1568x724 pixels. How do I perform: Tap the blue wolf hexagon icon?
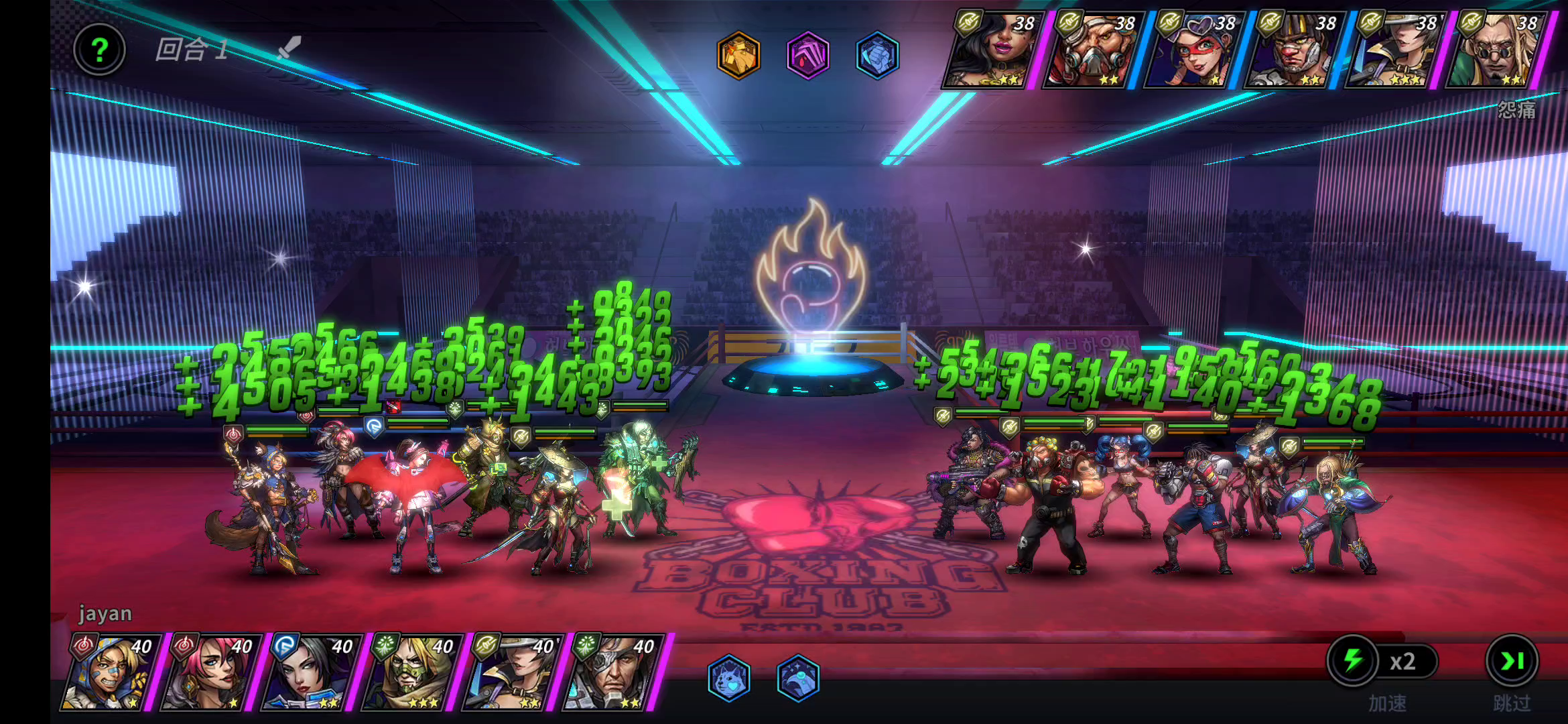click(728, 678)
